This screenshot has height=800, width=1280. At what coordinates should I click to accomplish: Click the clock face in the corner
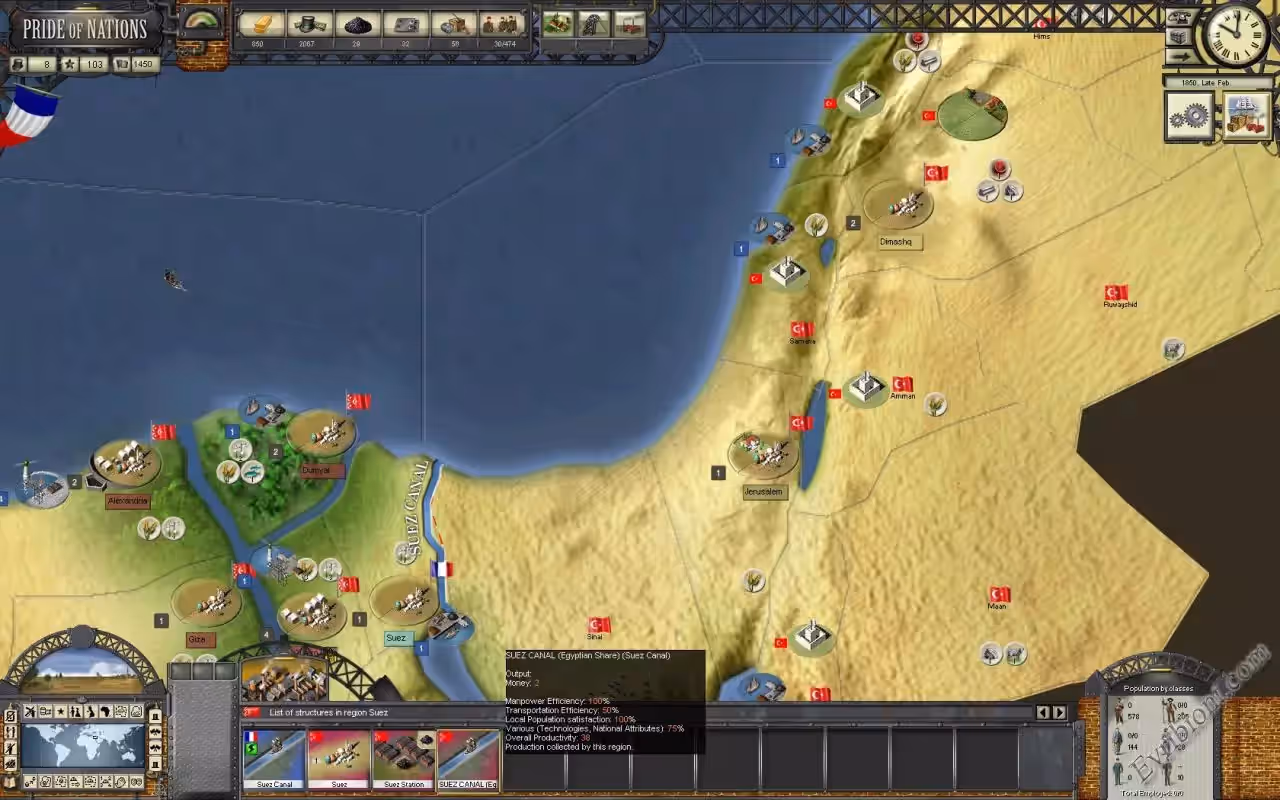1237,36
